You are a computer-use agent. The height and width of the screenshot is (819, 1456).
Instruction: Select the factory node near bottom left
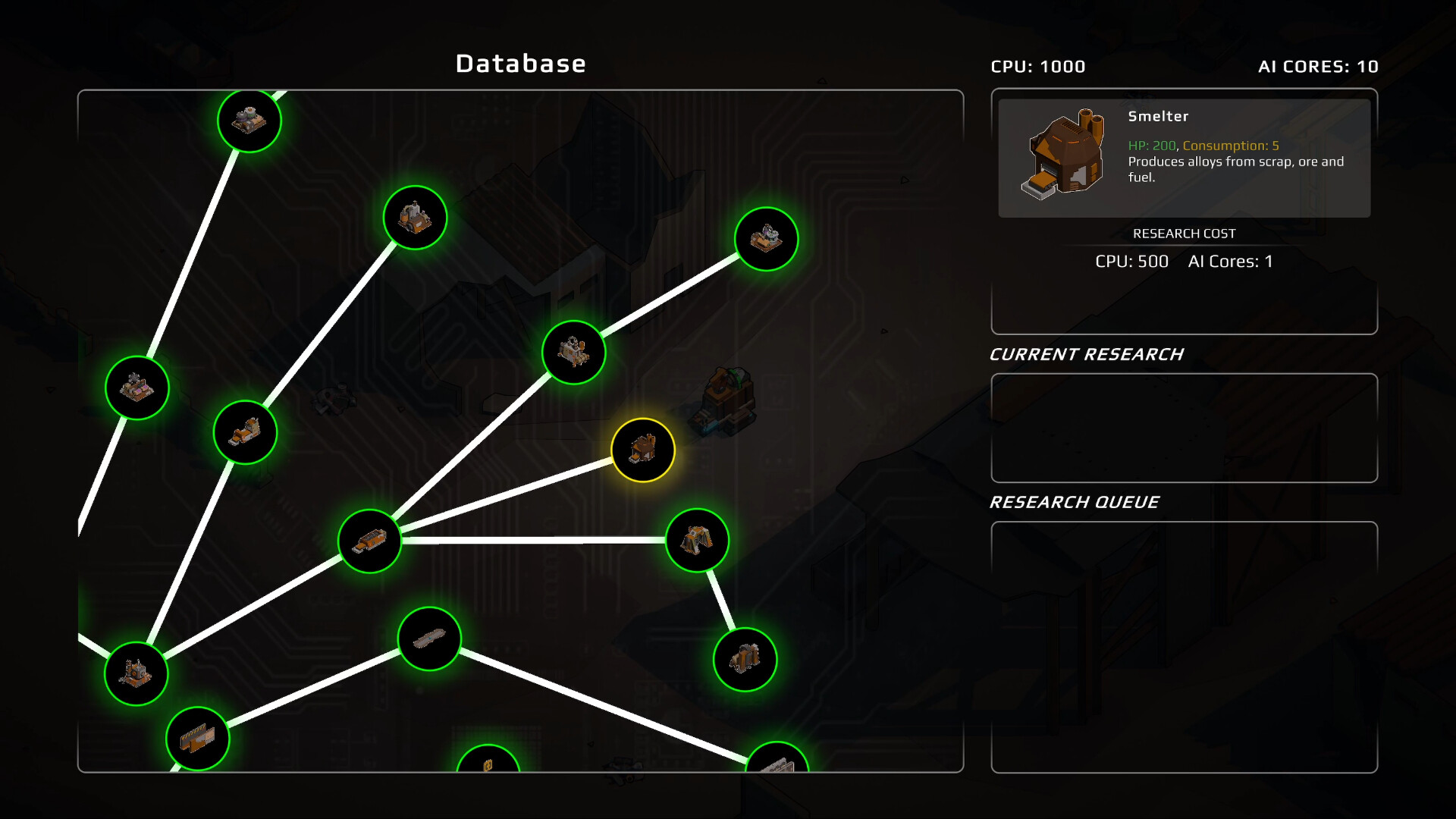pyautogui.click(x=137, y=674)
